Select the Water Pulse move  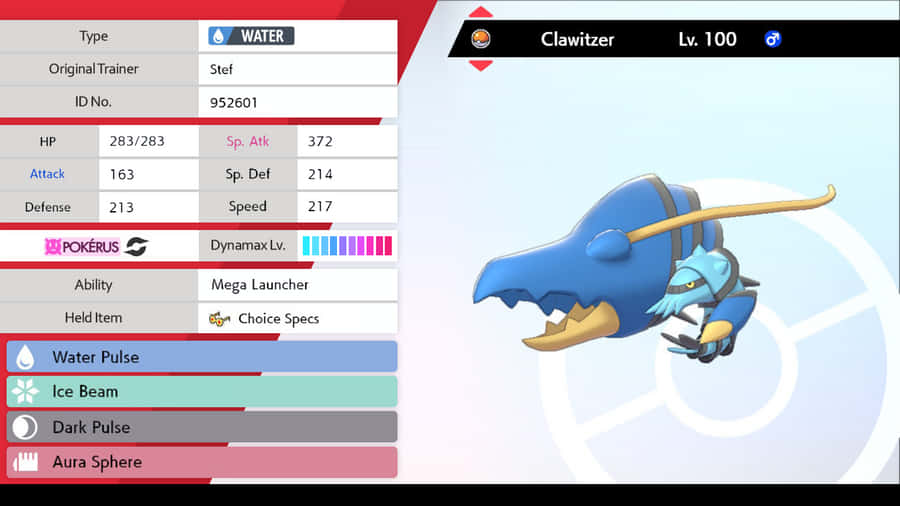(x=202, y=357)
